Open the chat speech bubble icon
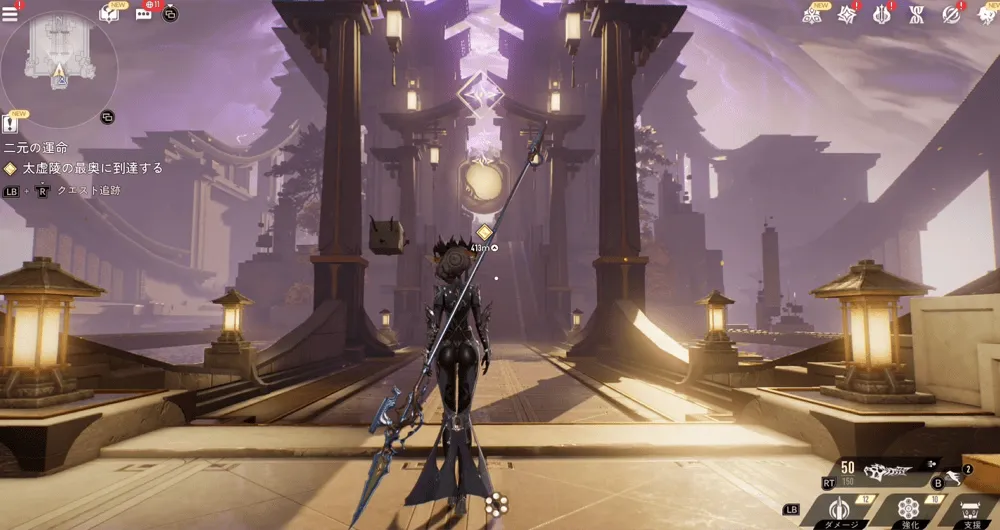The image size is (1000, 530). click(143, 14)
